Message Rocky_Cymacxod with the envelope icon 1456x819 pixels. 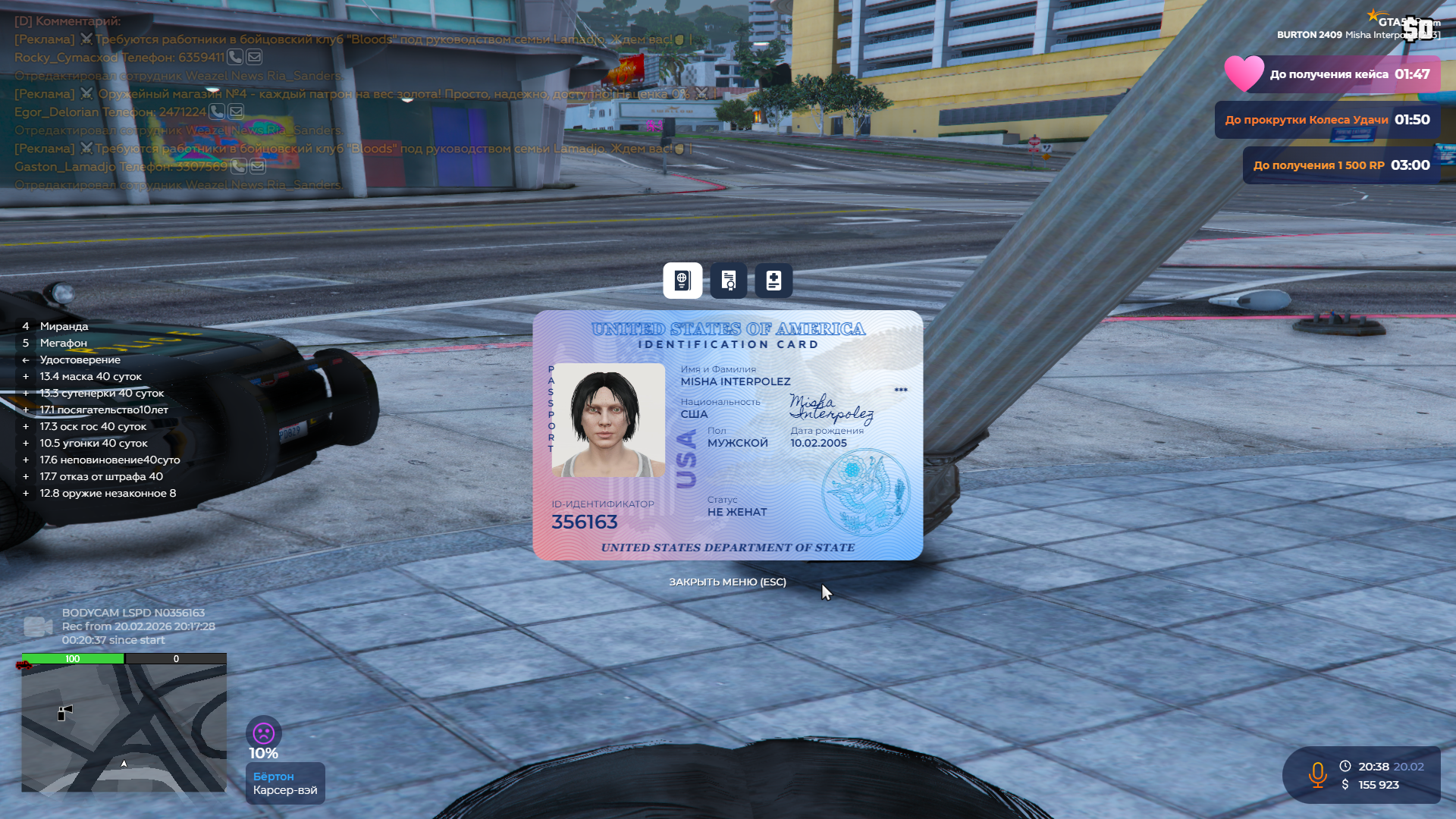(254, 57)
